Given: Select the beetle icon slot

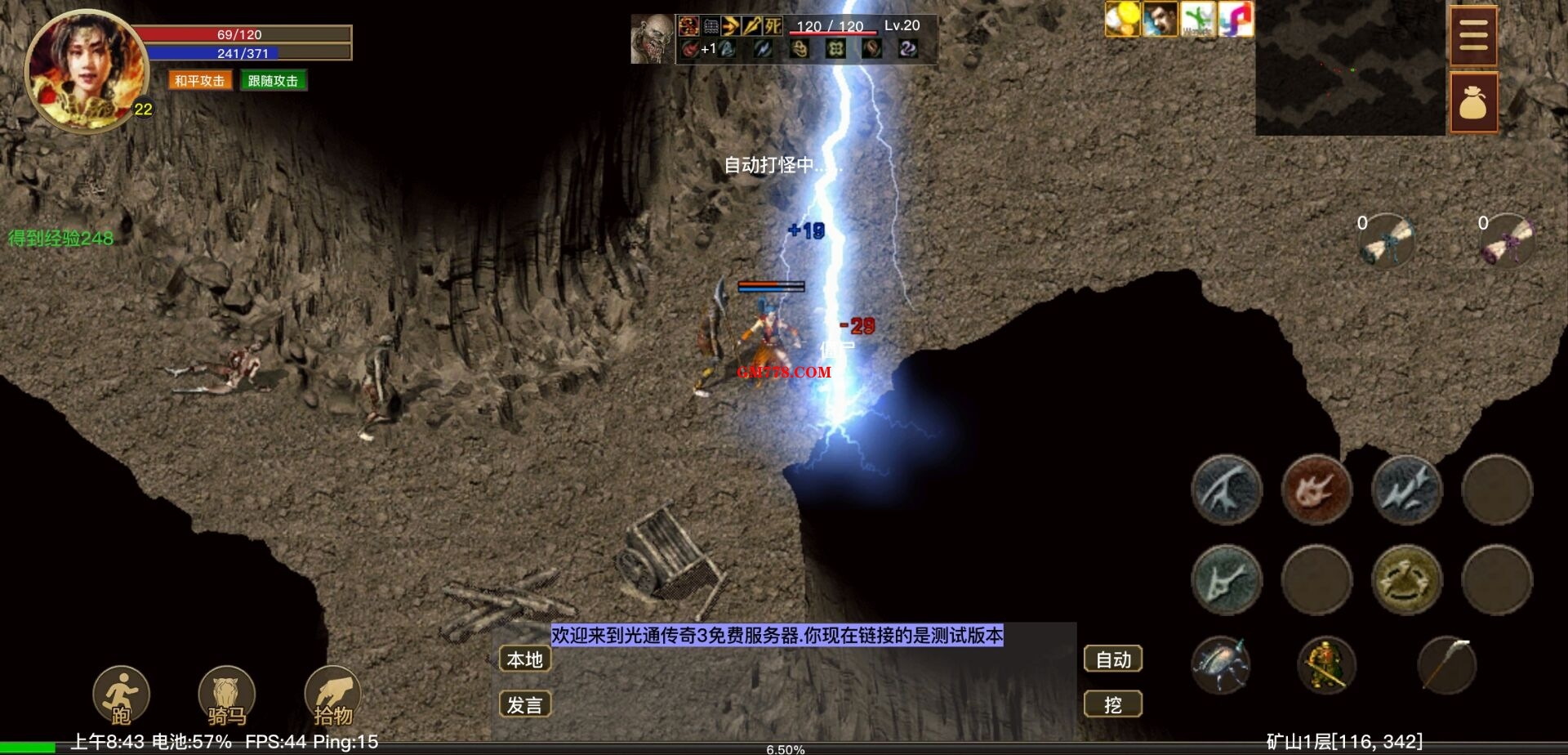Looking at the screenshot, I should point(1221,665).
